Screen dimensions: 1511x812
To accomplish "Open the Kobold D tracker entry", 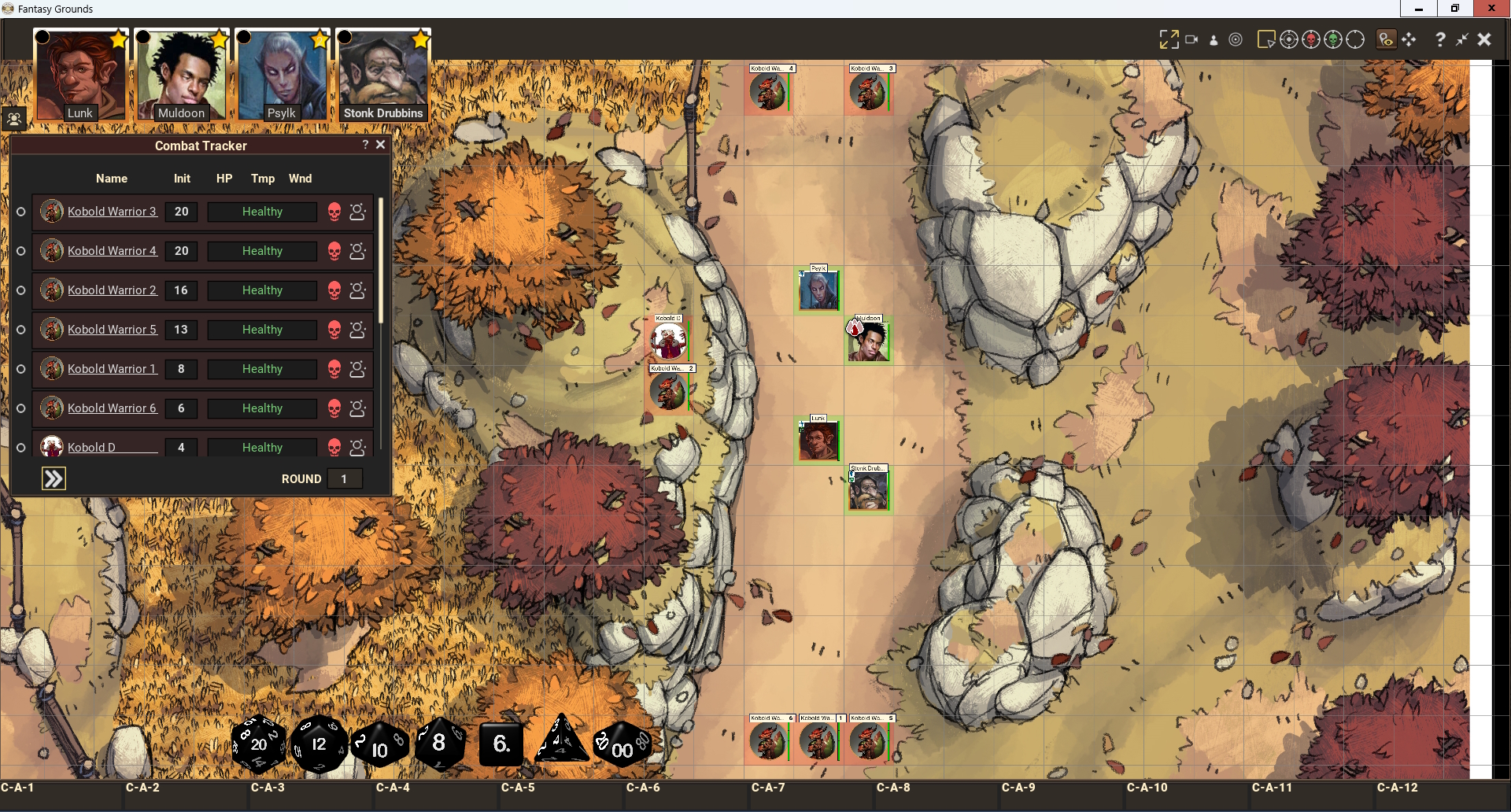I will pyautogui.click(x=91, y=448).
